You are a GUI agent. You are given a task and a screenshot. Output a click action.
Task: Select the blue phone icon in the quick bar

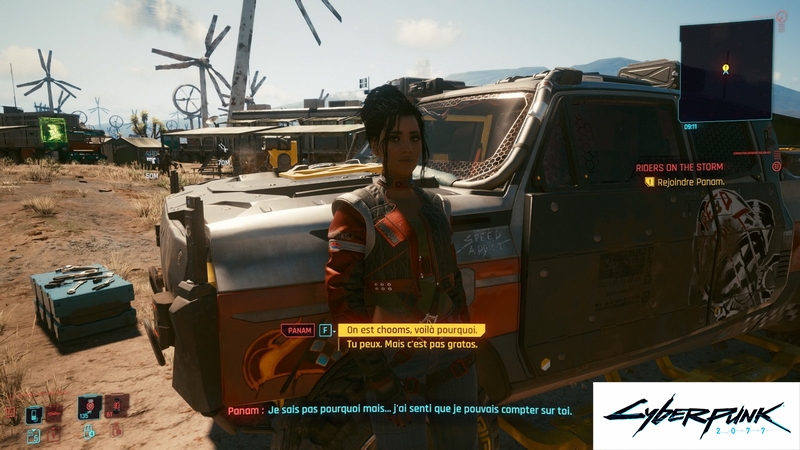(x=34, y=414)
